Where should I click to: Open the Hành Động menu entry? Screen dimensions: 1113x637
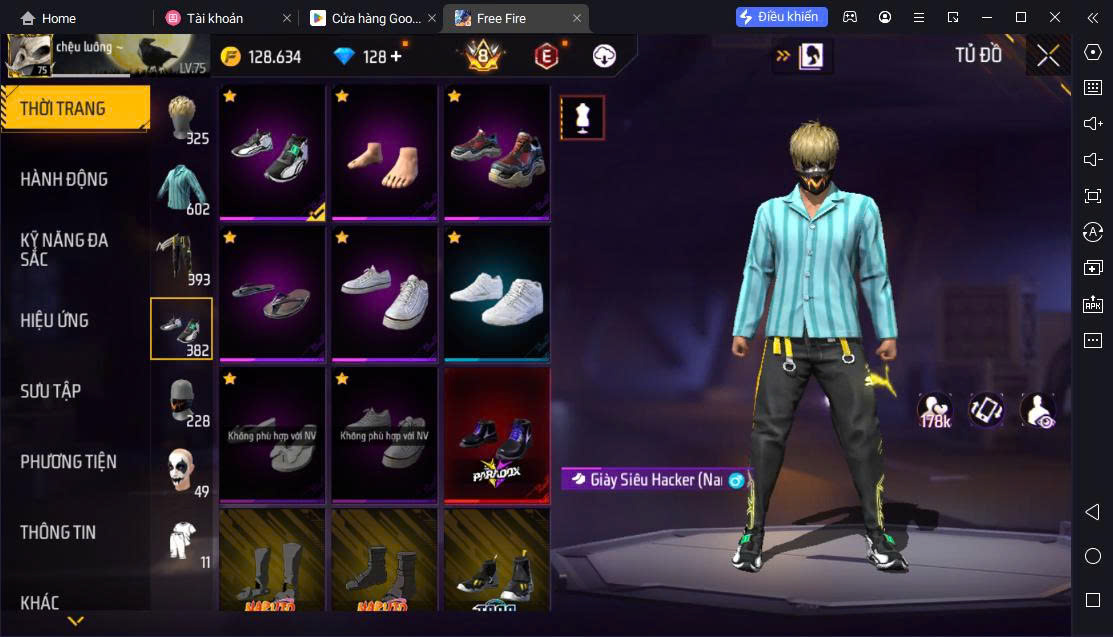[x=64, y=180]
